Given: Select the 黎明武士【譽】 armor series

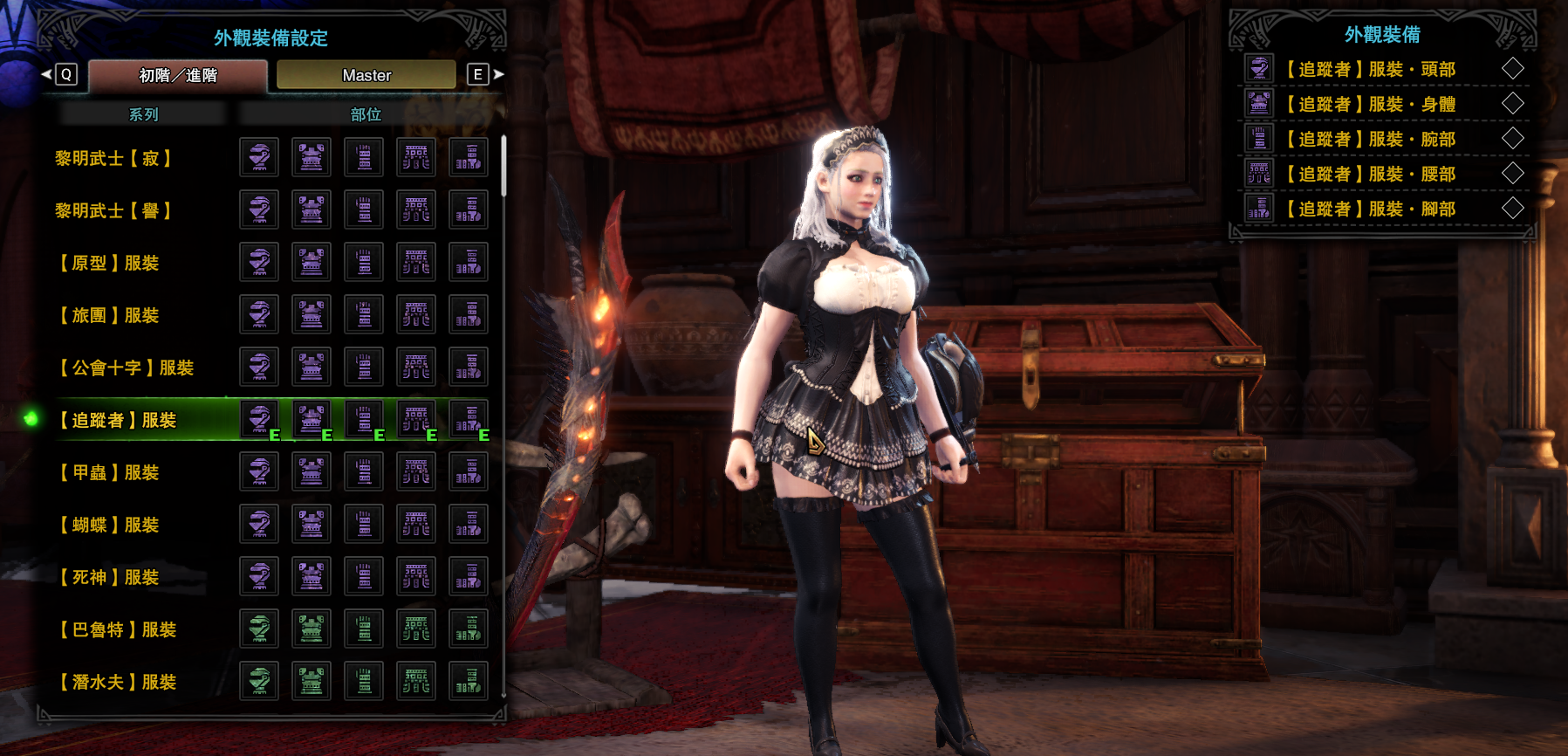Looking at the screenshot, I should click(x=113, y=211).
